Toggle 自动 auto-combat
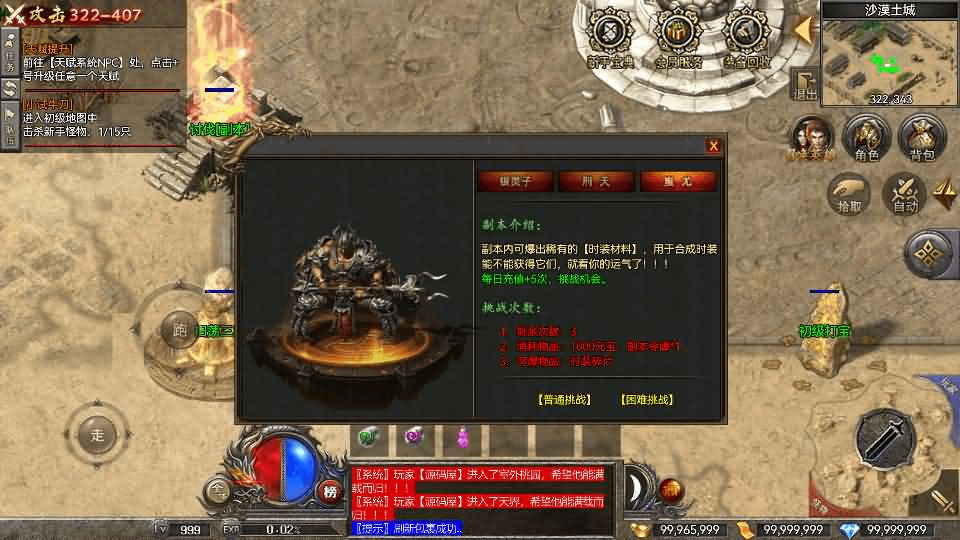 point(905,193)
